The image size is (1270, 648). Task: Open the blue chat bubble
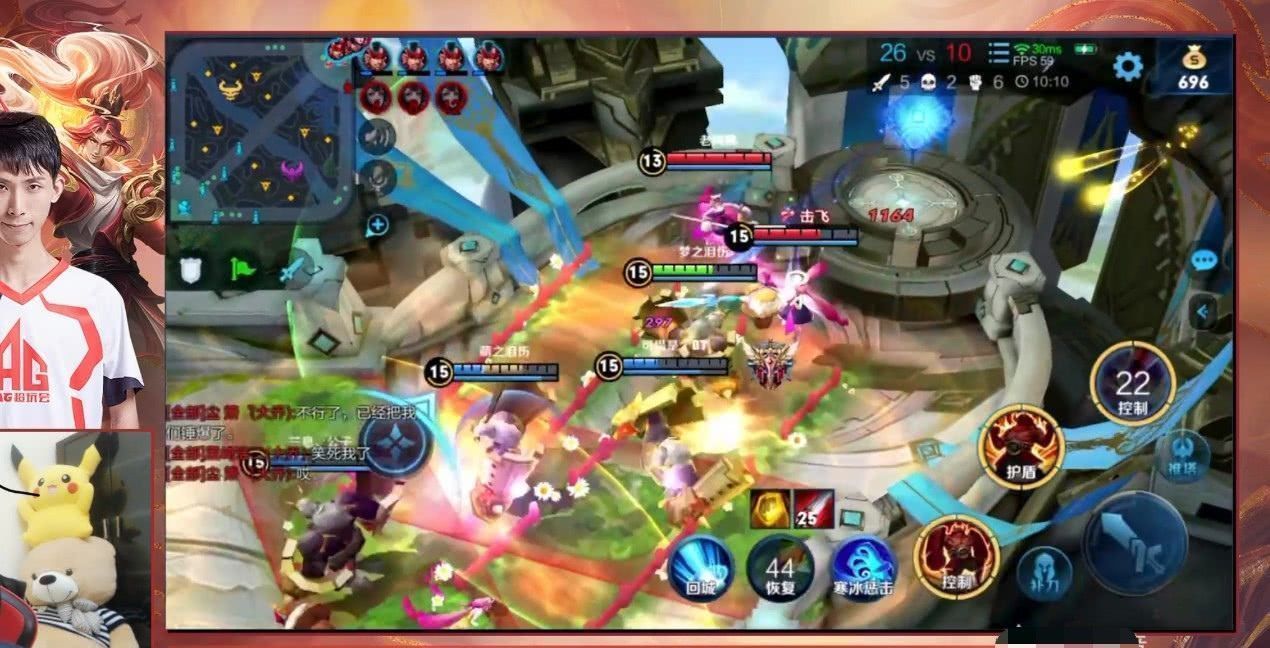[x=1204, y=260]
